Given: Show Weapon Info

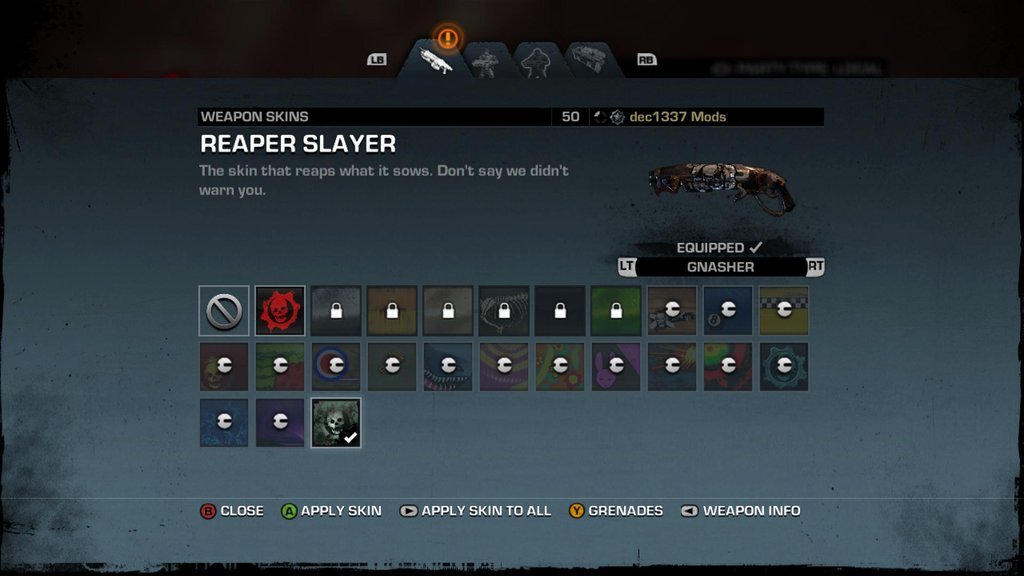Looking at the screenshot, I should click(x=741, y=511).
